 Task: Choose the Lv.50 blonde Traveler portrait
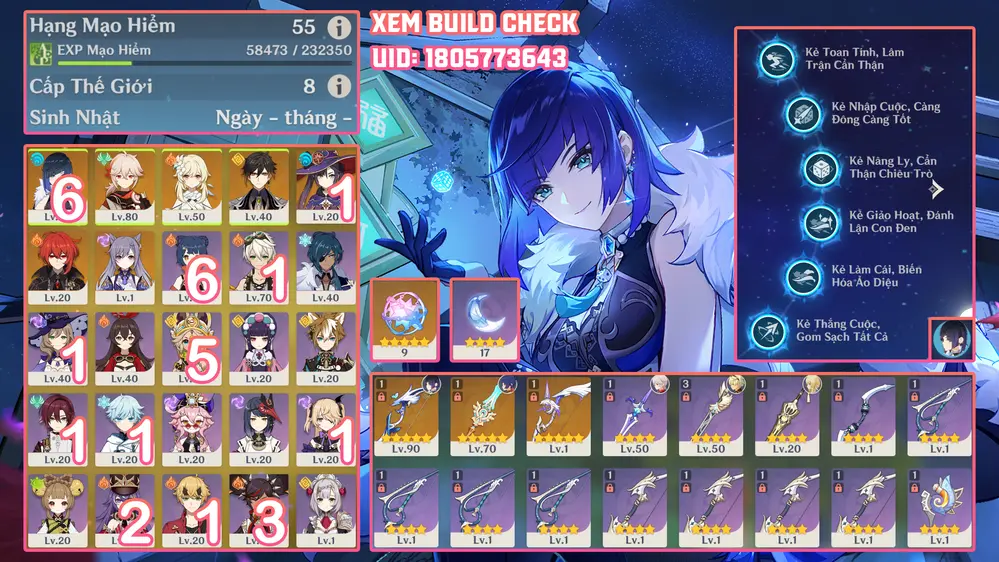tap(190, 185)
